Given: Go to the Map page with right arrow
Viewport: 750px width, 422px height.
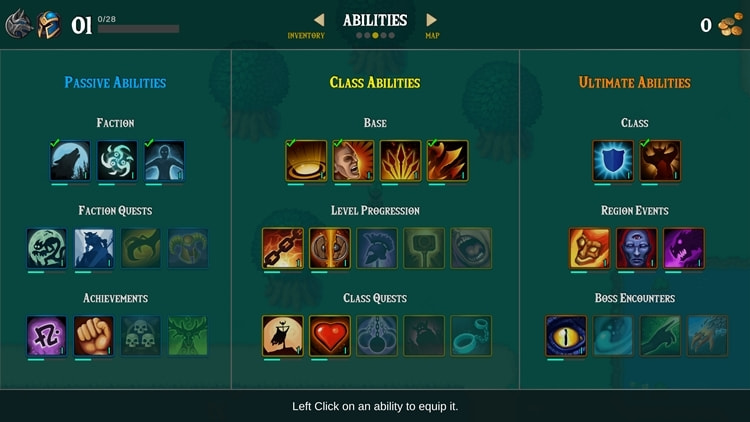Looking at the screenshot, I should point(431,20).
